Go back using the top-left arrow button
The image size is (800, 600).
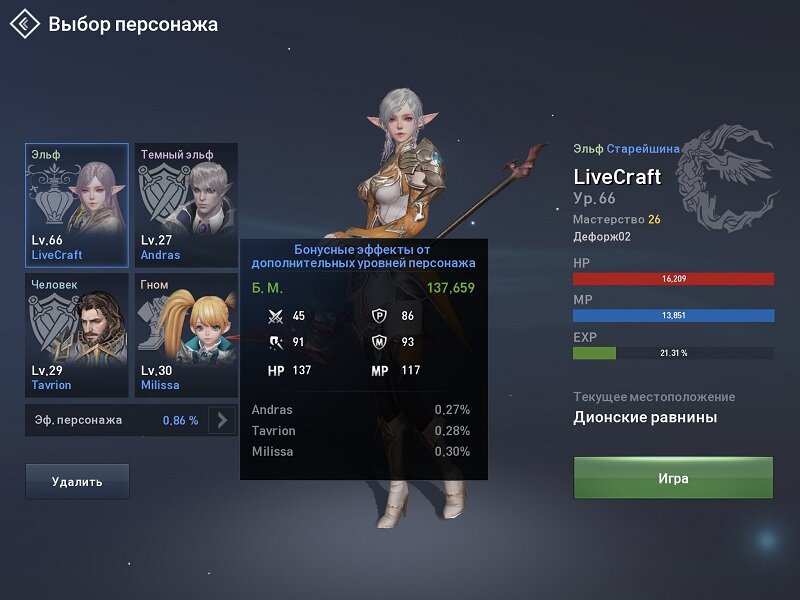25,24
